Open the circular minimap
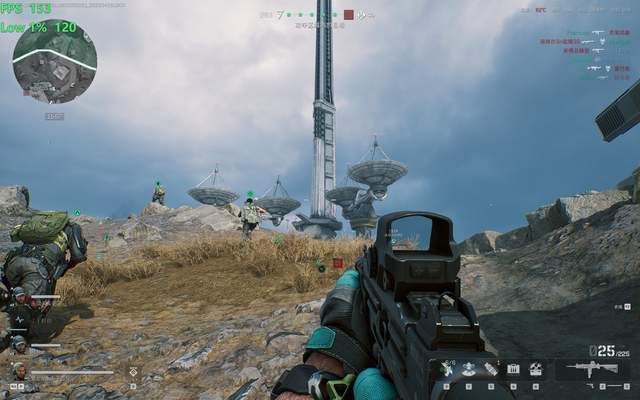Image resolution: width=640 pixels, height=400 pixels. (x=54, y=62)
